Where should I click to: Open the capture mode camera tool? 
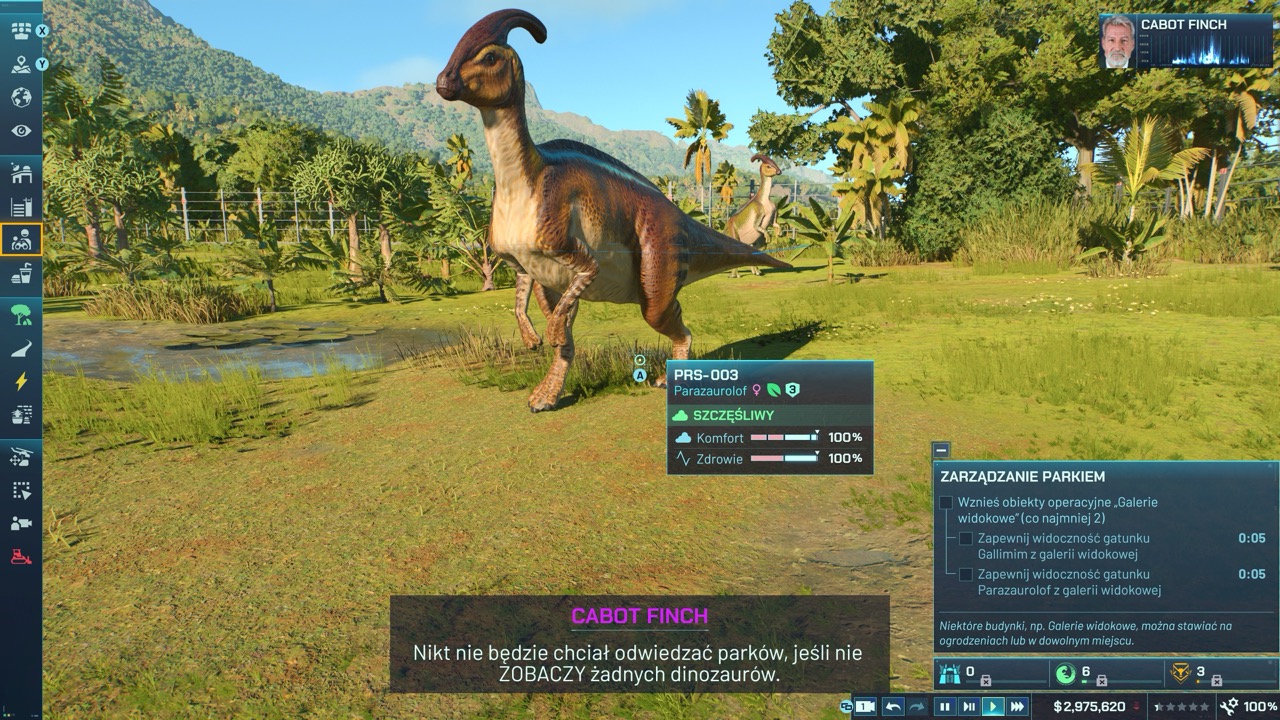coord(21,523)
